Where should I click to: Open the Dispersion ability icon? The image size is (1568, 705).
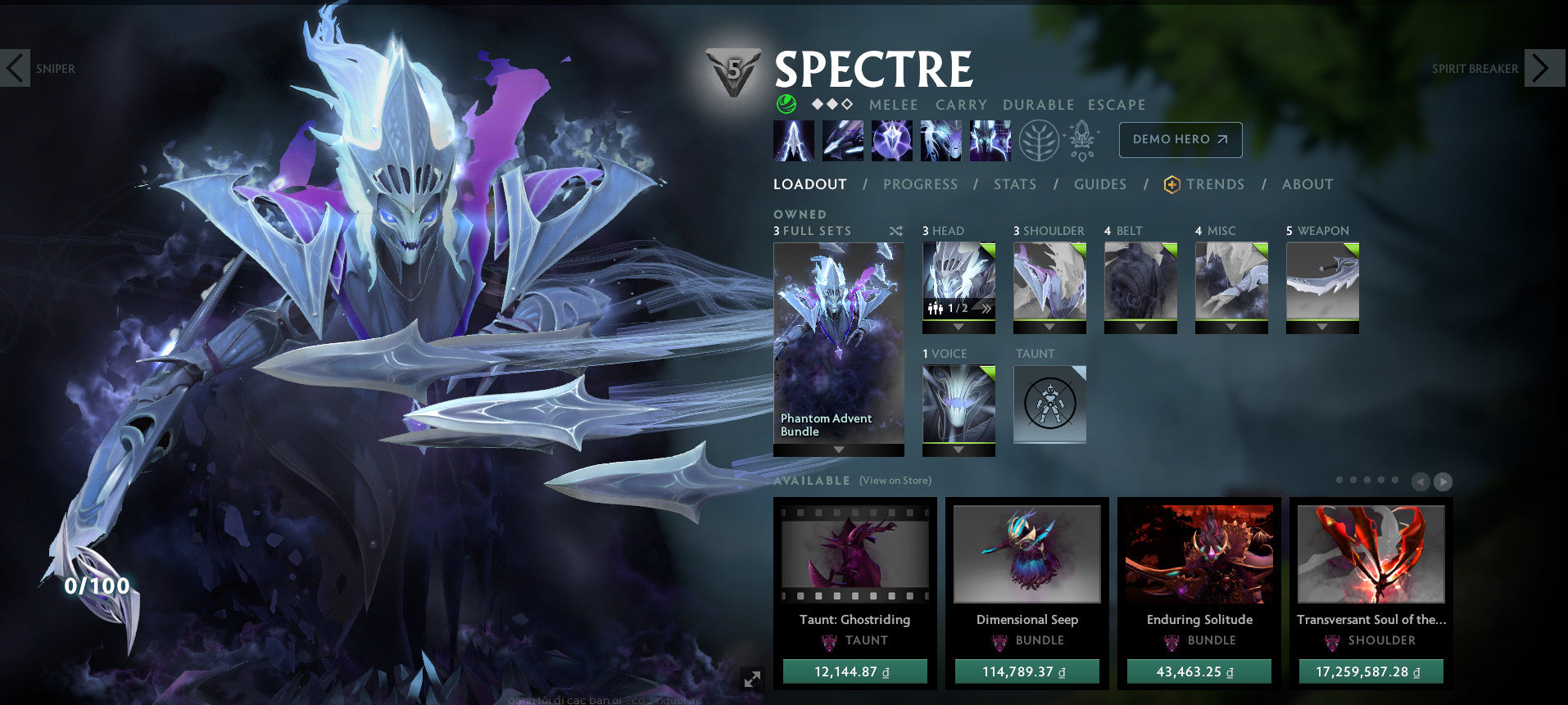coord(892,139)
